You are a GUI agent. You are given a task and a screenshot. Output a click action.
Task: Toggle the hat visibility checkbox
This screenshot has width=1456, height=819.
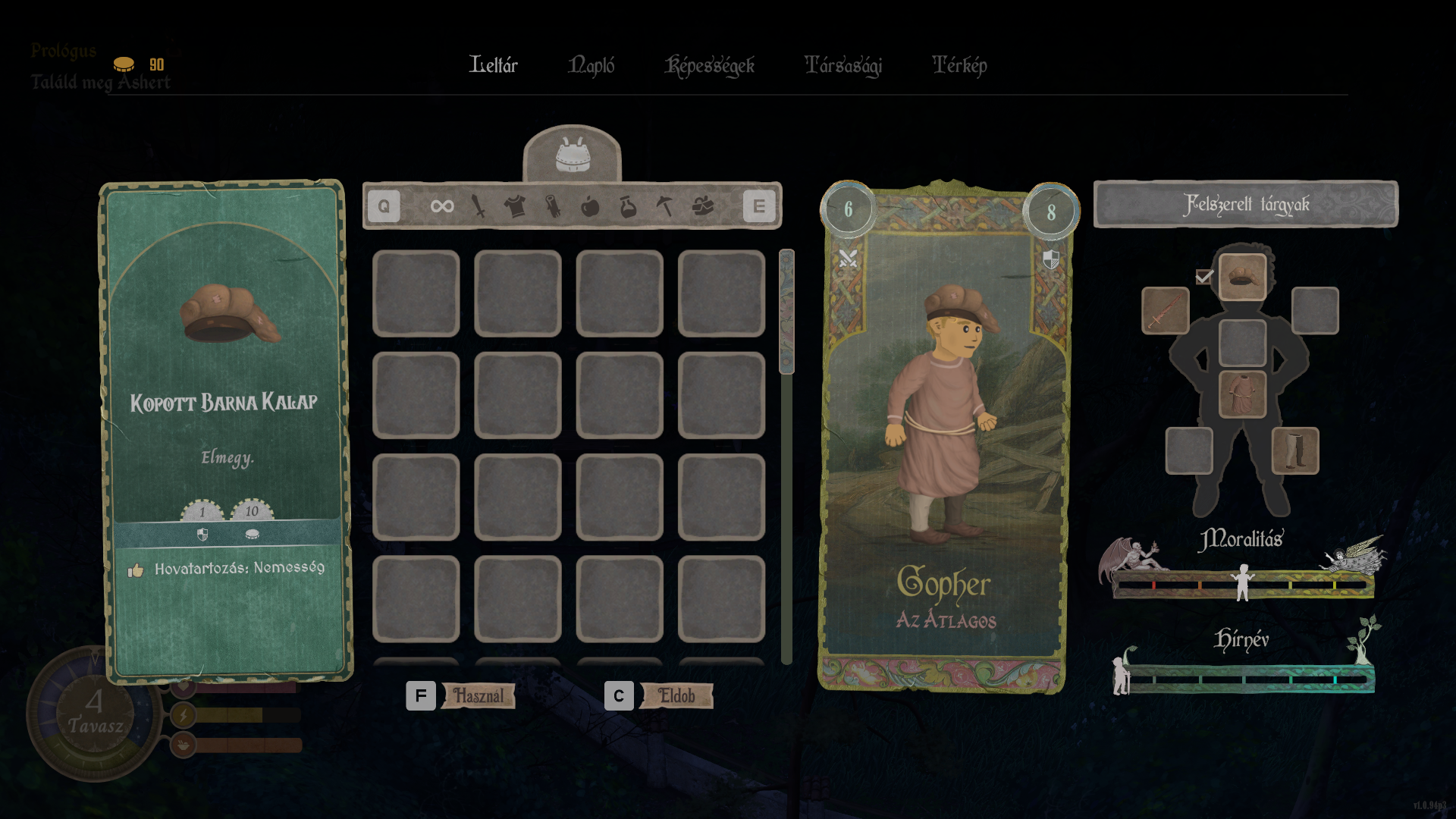(x=1203, y=277)
